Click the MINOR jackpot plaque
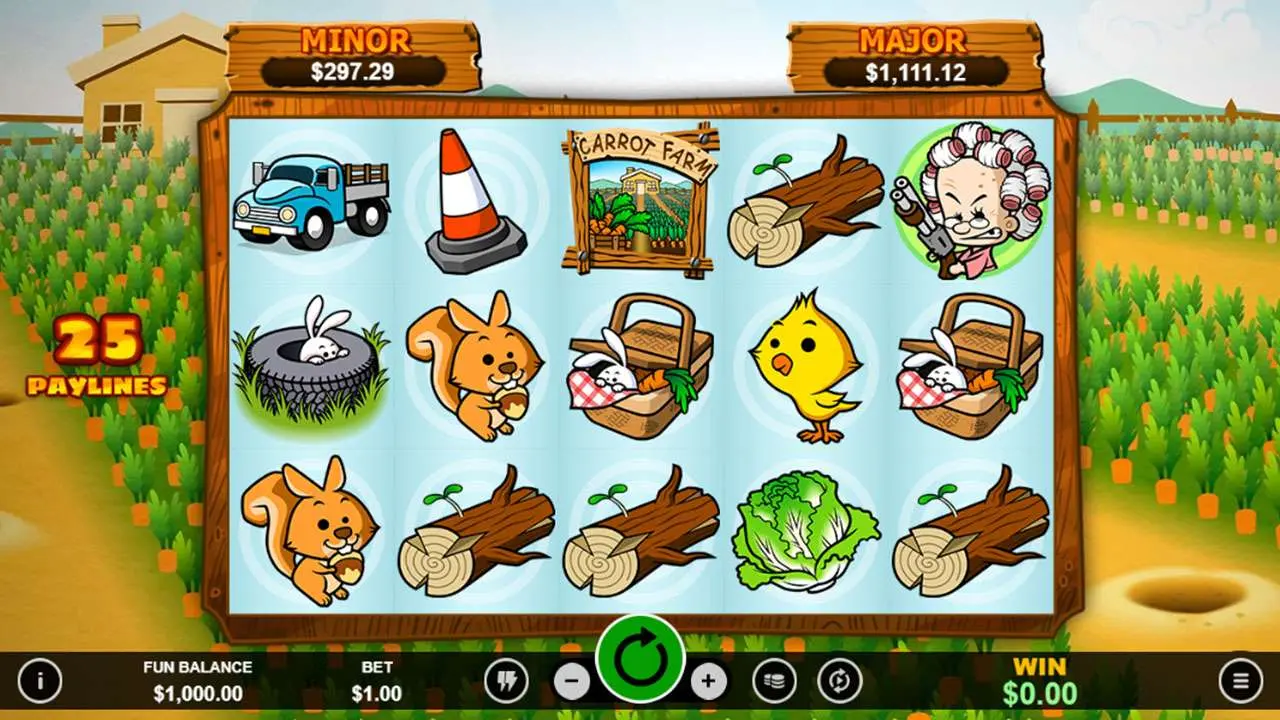Image resolution: width=1280 pixels, height=720 pixels. click(357, 52)
